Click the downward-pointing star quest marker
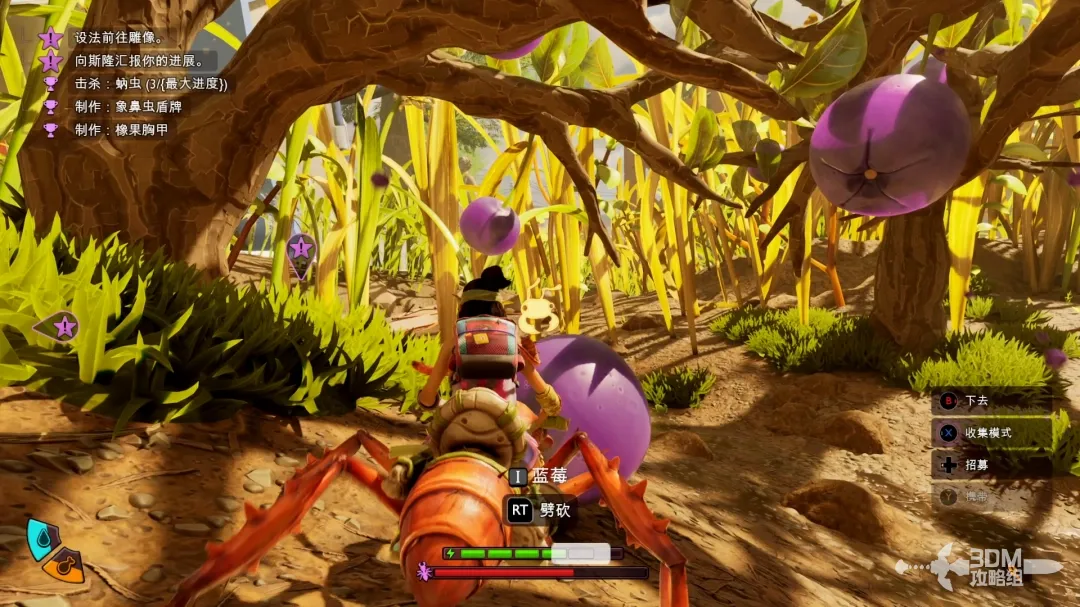 point(300,250)
